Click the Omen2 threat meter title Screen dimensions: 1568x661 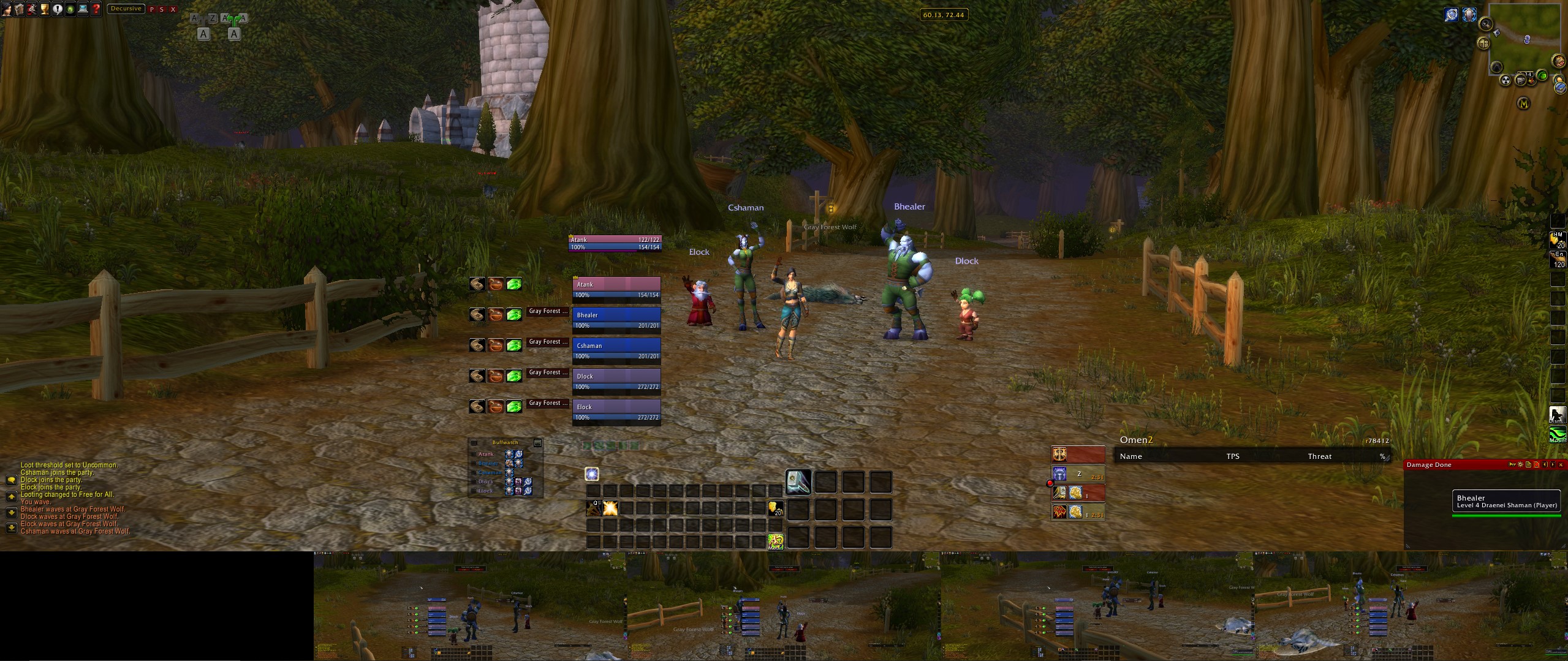coord(1136,440)
